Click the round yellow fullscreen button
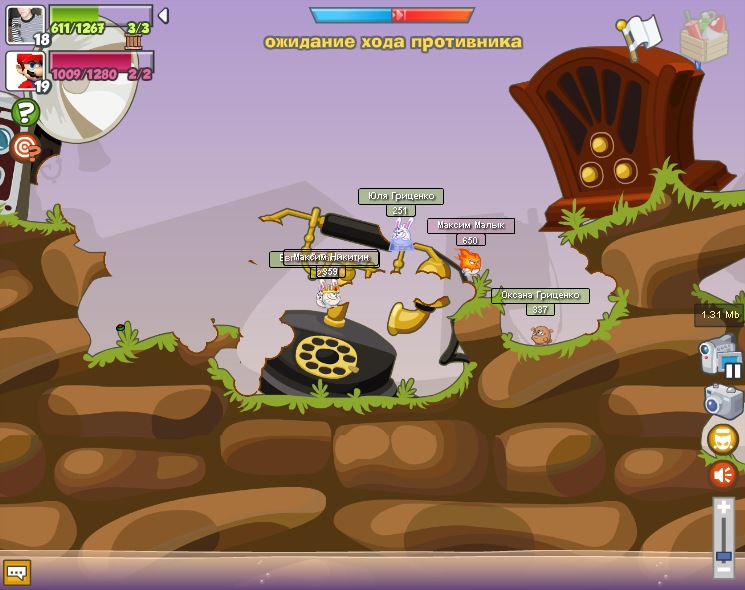 [x=722, y=439]
